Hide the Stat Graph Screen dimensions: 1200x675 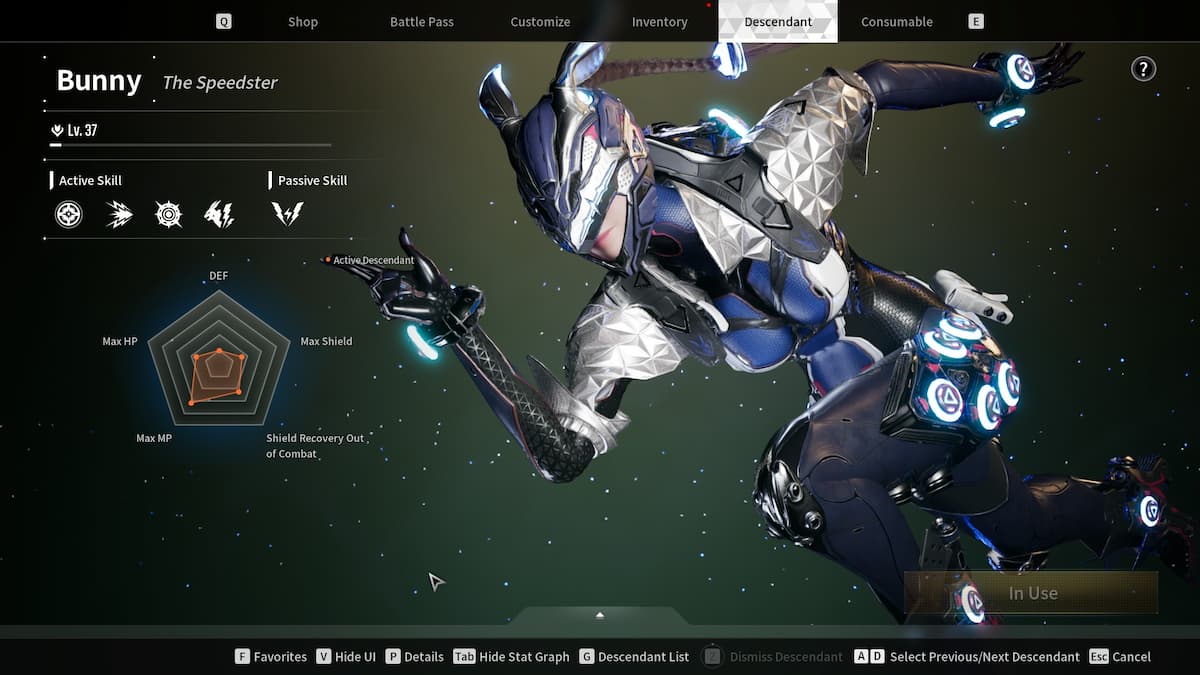click(x=512, y=657)
